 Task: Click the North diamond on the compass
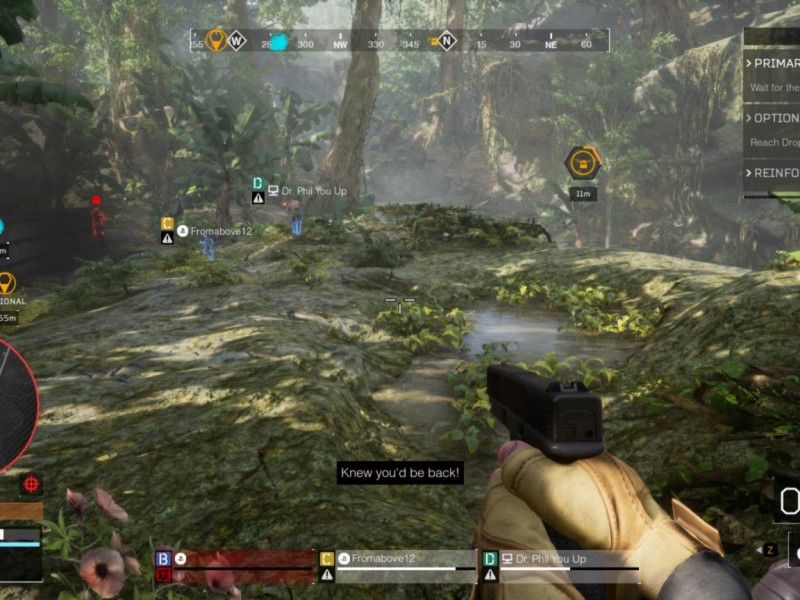[x=447, y=41]
